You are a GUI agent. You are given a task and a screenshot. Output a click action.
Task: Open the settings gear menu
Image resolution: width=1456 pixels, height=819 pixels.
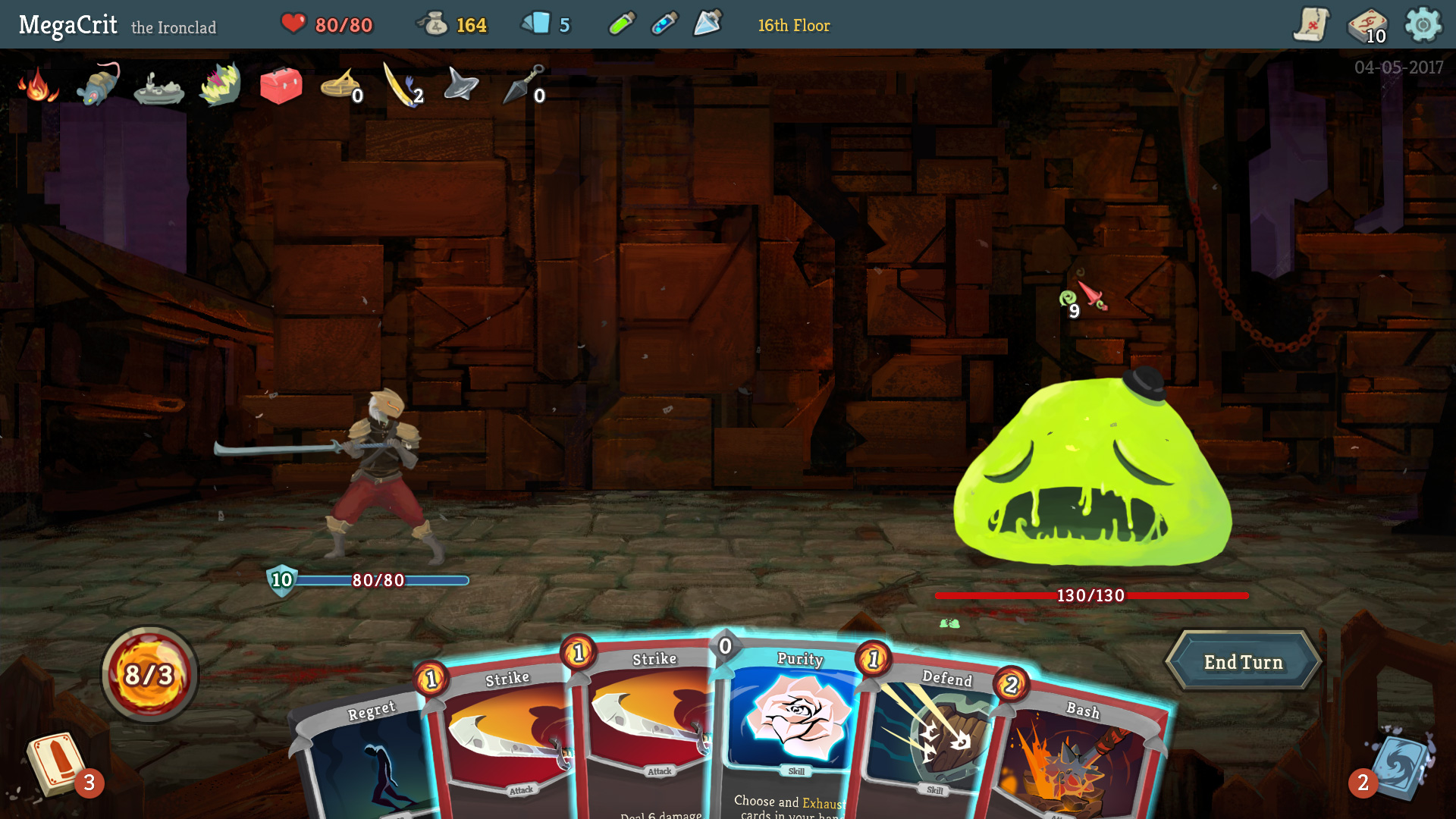[x=1424, y=24]
